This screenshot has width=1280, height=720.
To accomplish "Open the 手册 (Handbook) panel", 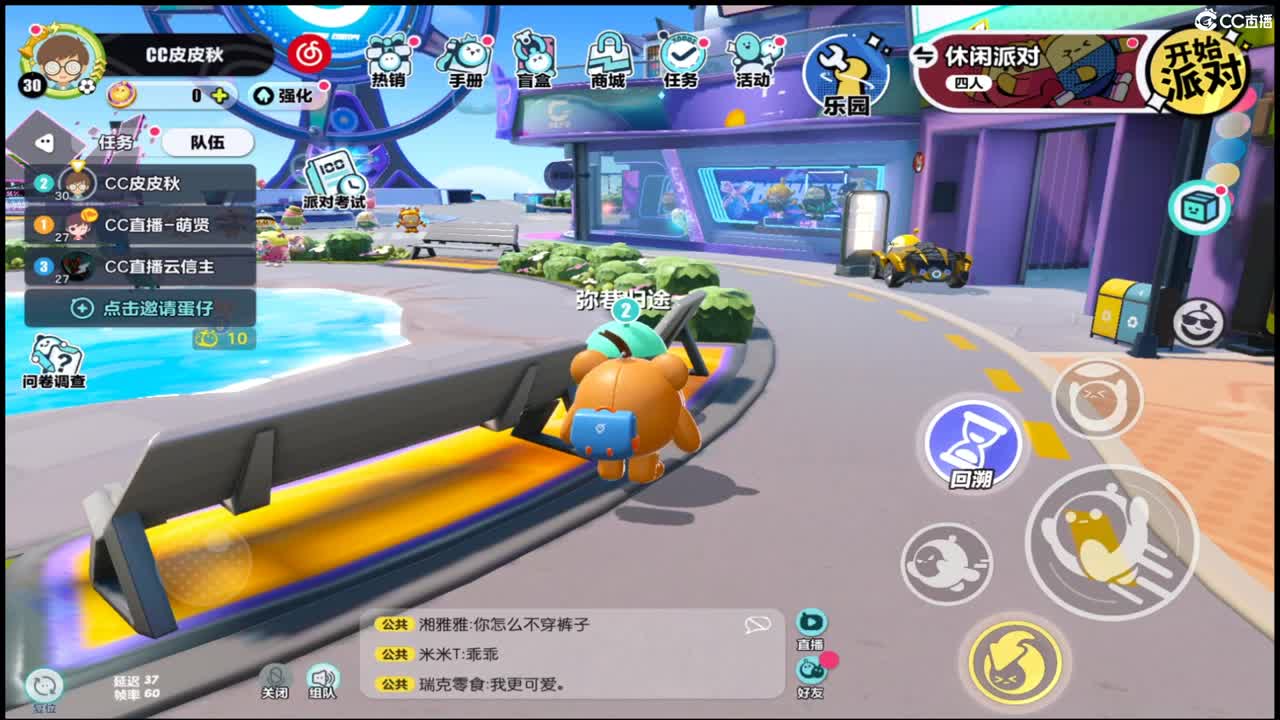I will tap(465, 60).
